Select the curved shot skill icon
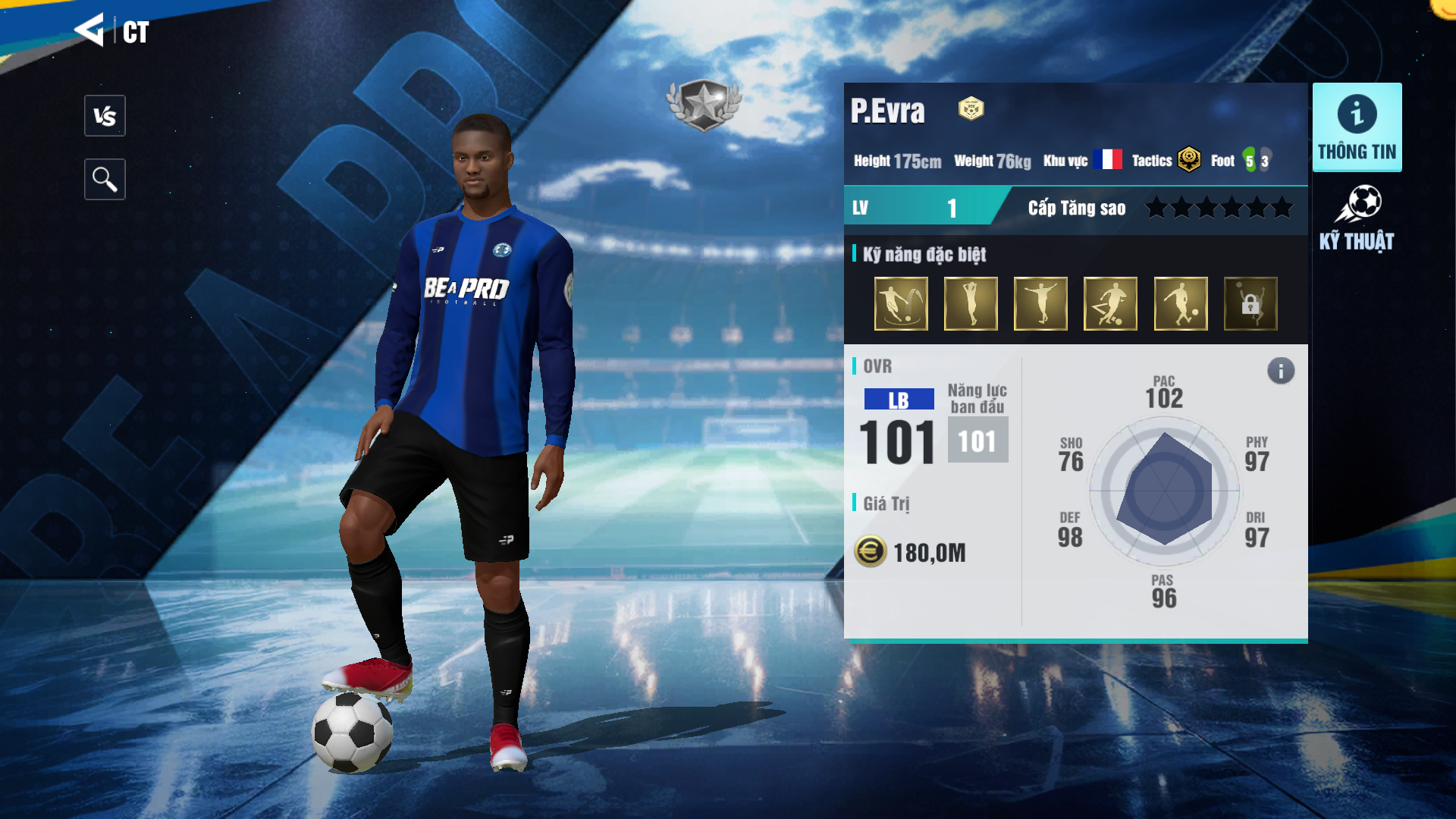The width and height of the screenshot is (1456, 819). click(x=901, y=303)
